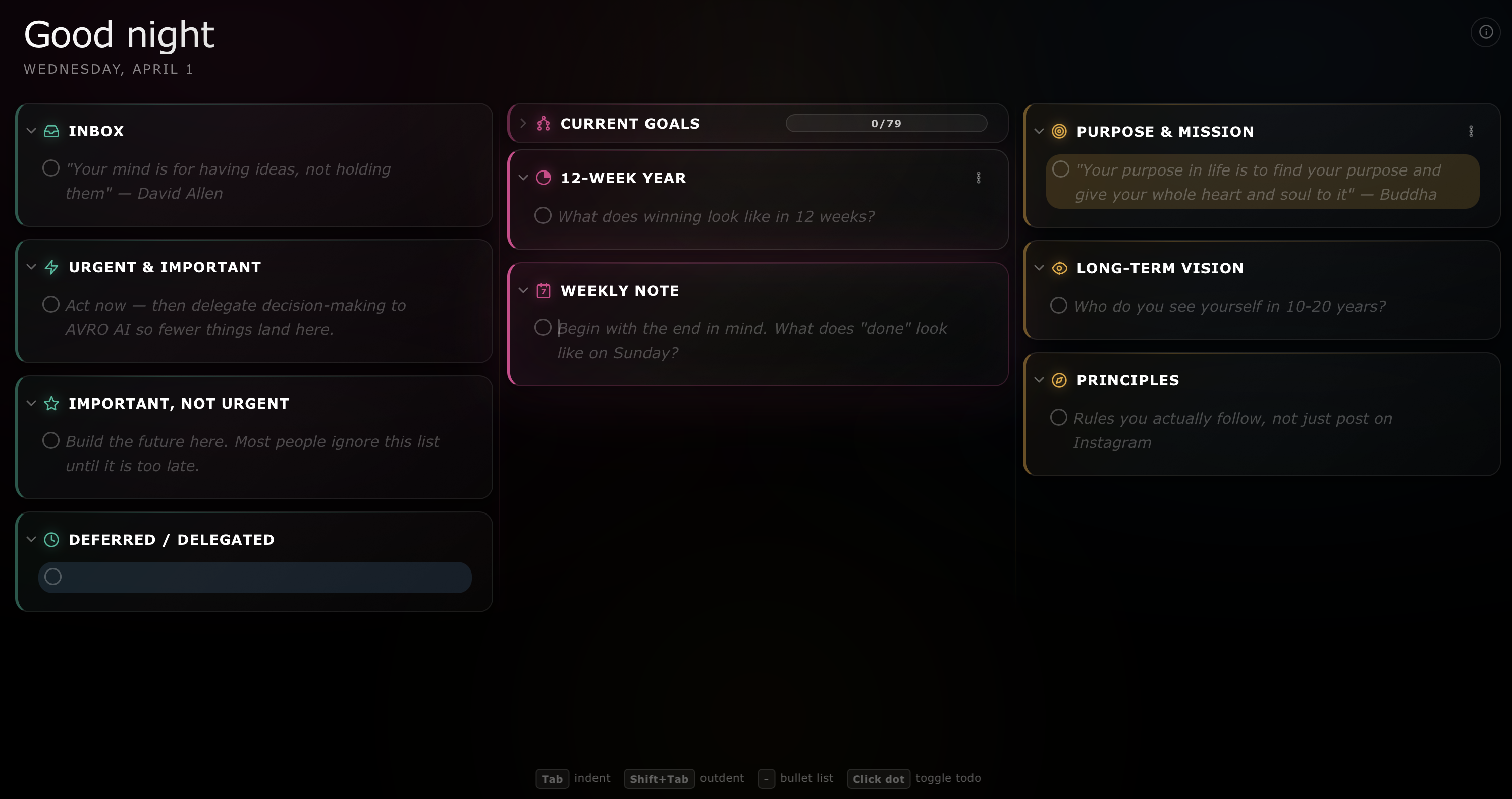The height and width of the screenshot is (799, 1512).
Task: Collapse the Deferred / Delegated section
Action: point(32,539)
